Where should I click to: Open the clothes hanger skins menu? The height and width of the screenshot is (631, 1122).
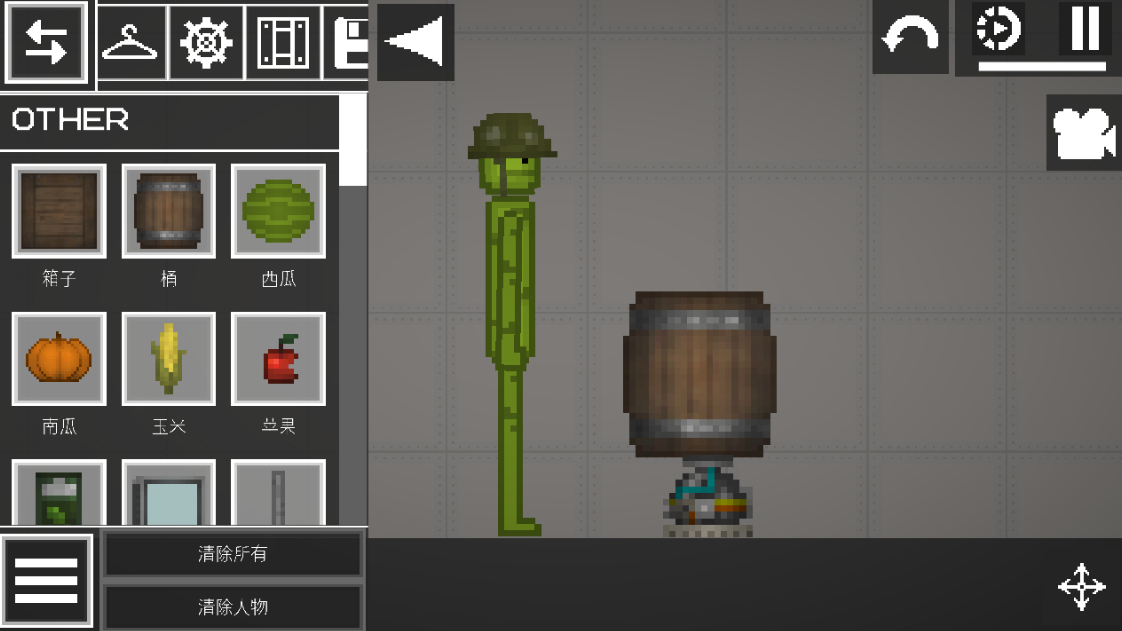(131, 43)
